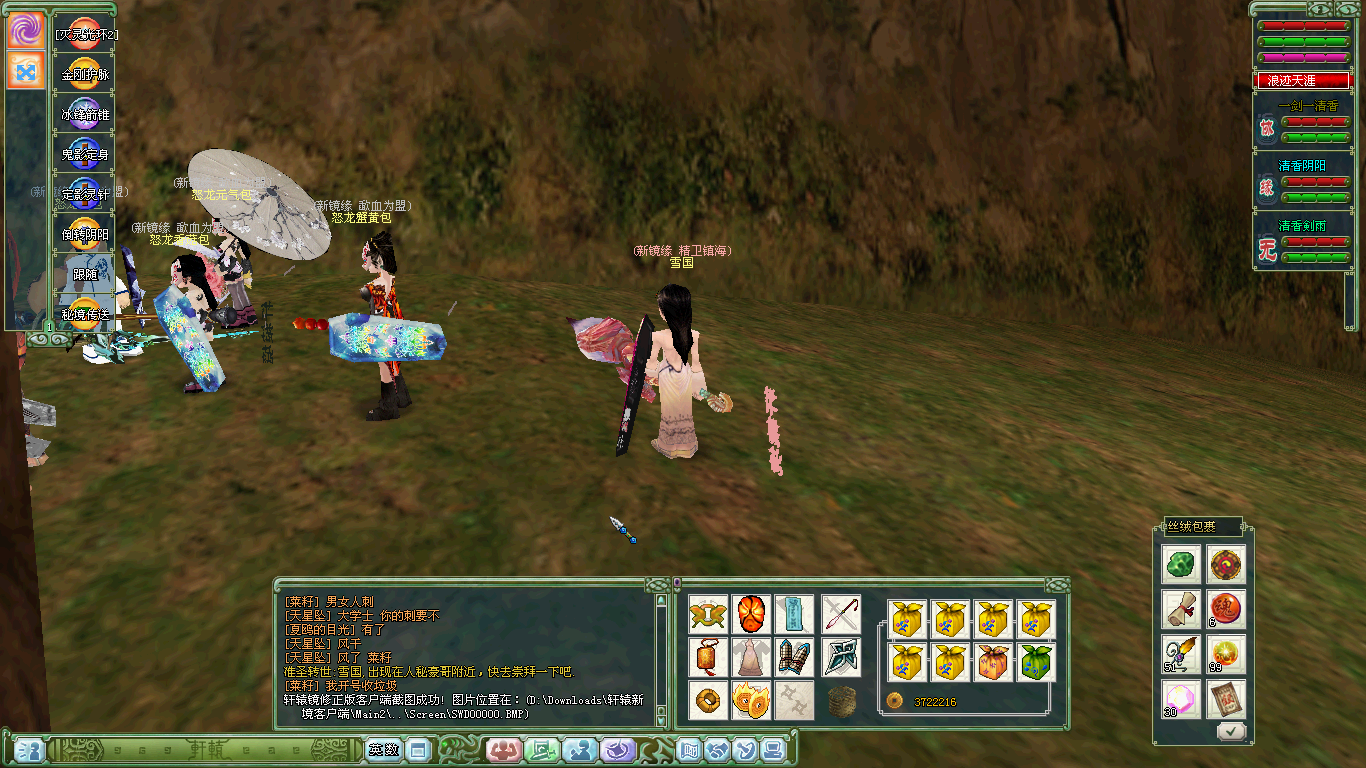
Task: Click the 跟随 follow action
Action: click(85, 274)
